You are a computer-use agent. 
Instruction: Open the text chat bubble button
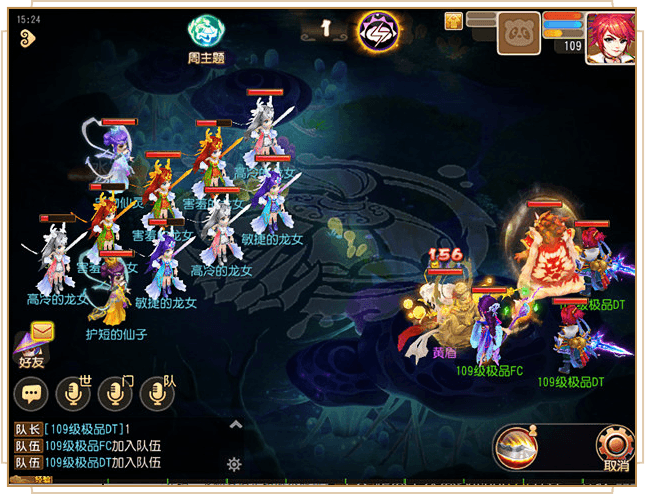[x=31, y=393]
